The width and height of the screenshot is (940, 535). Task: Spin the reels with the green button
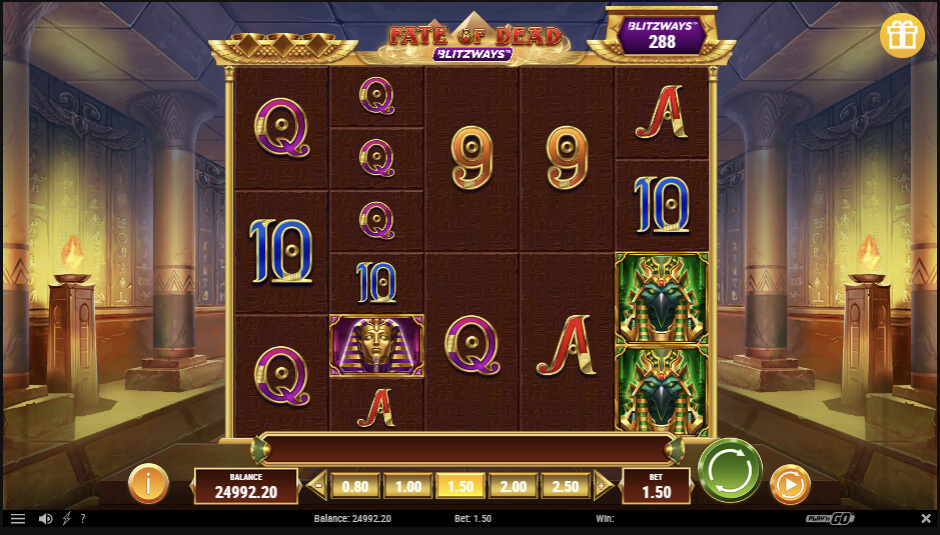pyautogui.click(x=730, y=469)
